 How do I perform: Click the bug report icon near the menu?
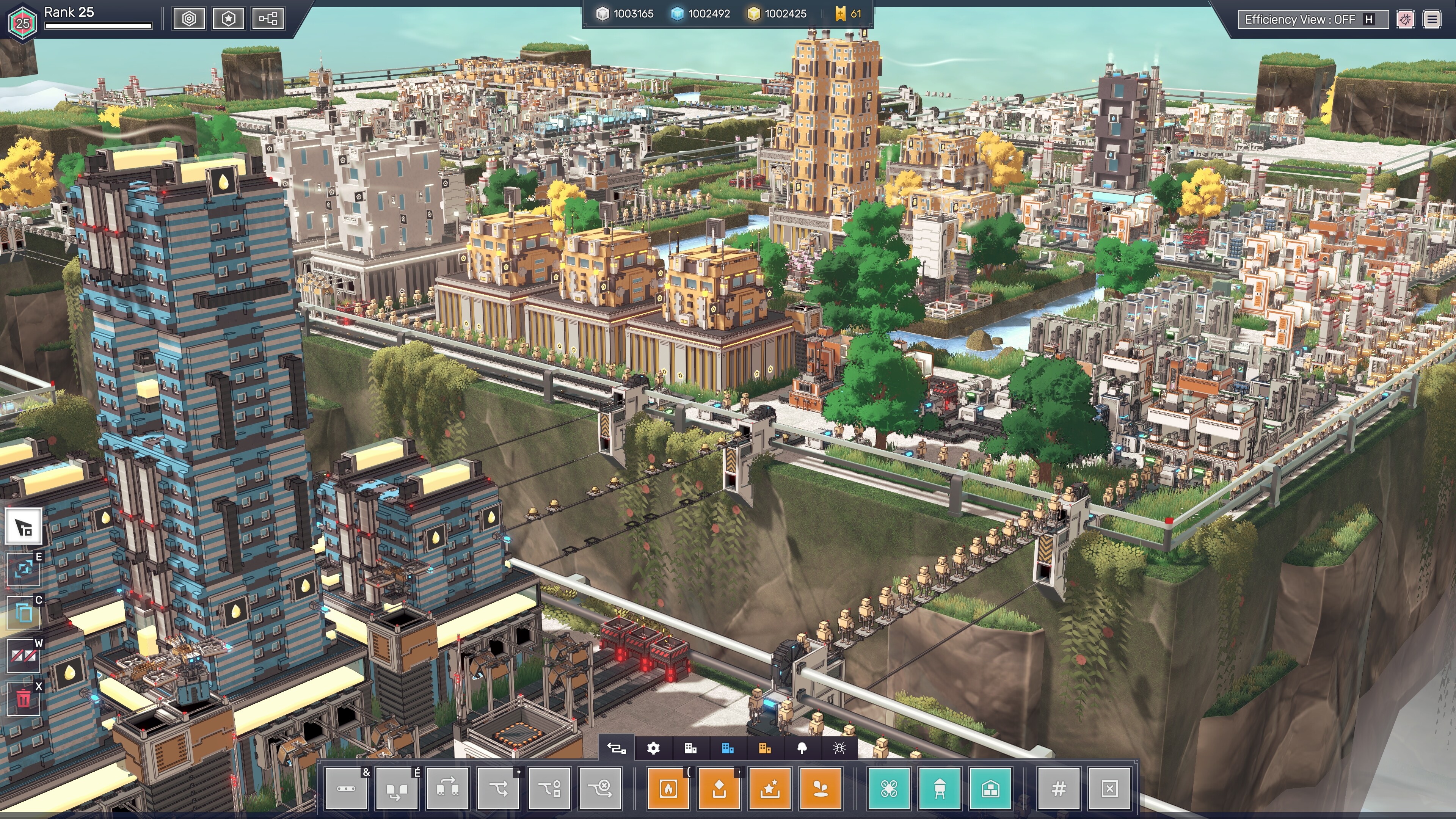click(1405, 20)
